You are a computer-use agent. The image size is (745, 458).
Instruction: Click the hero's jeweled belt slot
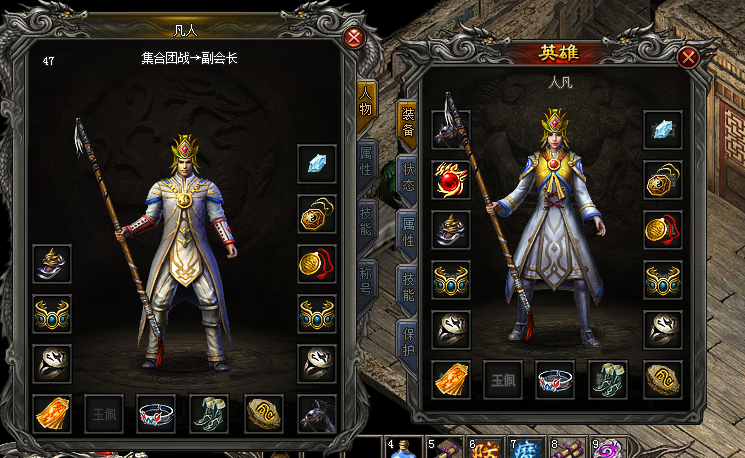555,379
